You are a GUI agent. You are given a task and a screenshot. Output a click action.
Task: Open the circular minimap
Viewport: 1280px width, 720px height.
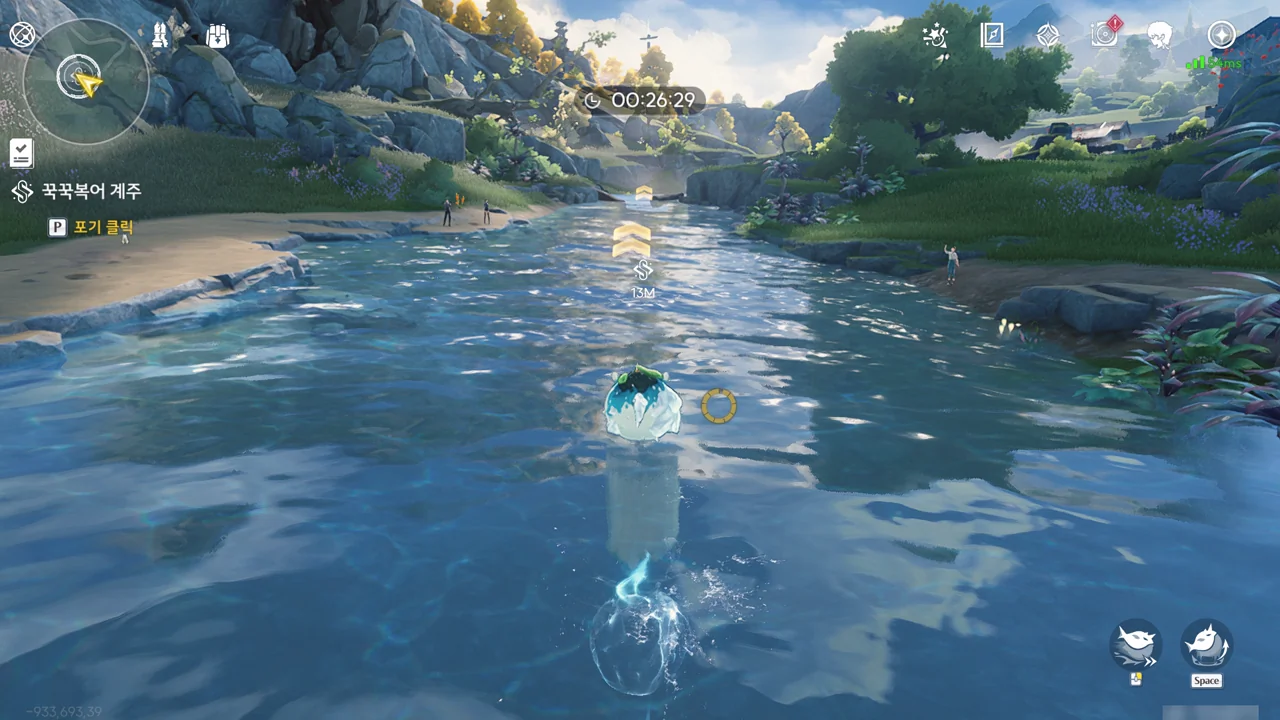[85, 80]
